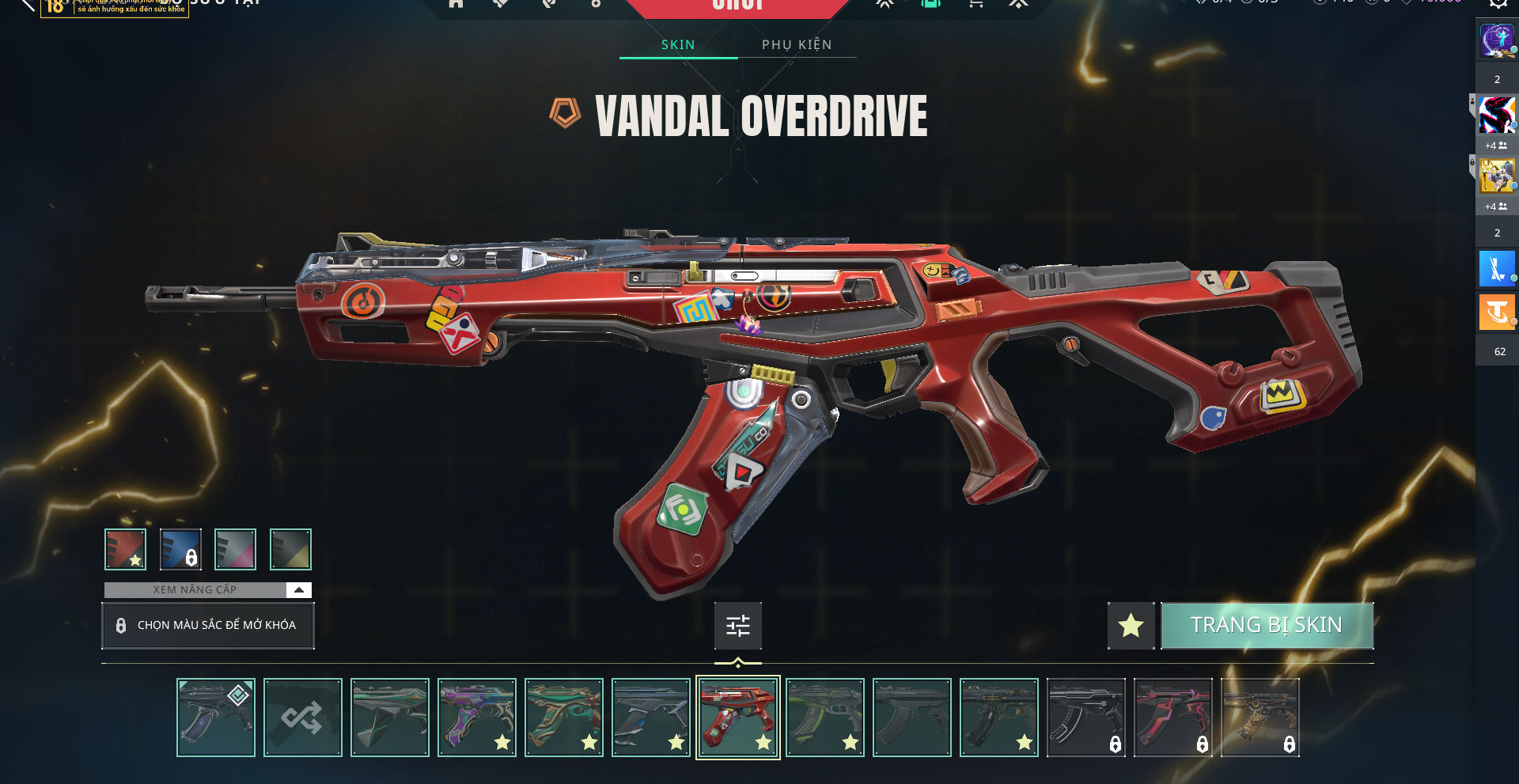
Task: Open the filter sliders button
Action: coord(737,626)
